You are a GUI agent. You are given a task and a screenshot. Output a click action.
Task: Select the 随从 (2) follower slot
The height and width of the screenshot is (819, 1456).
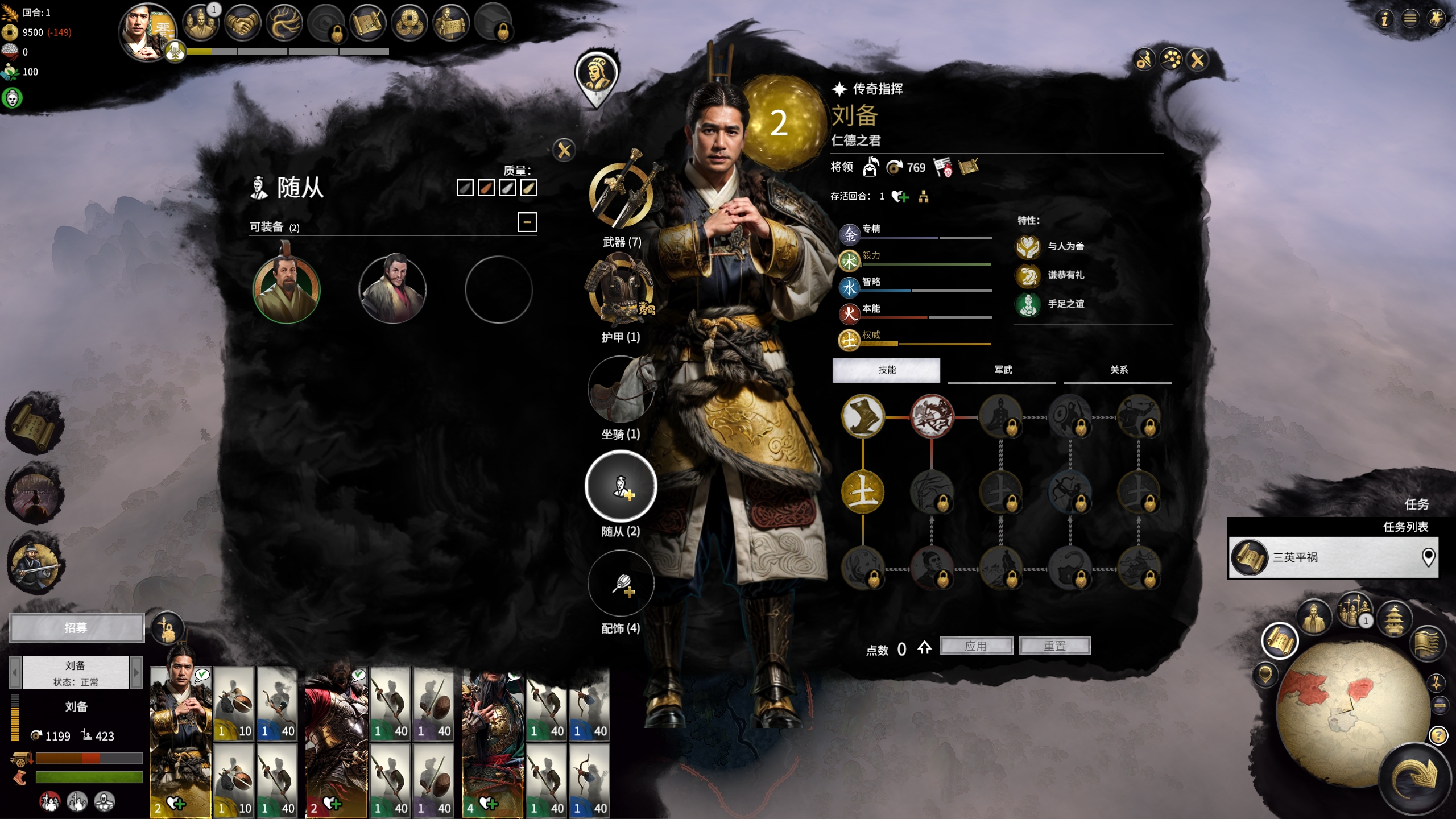click(621, 487)
